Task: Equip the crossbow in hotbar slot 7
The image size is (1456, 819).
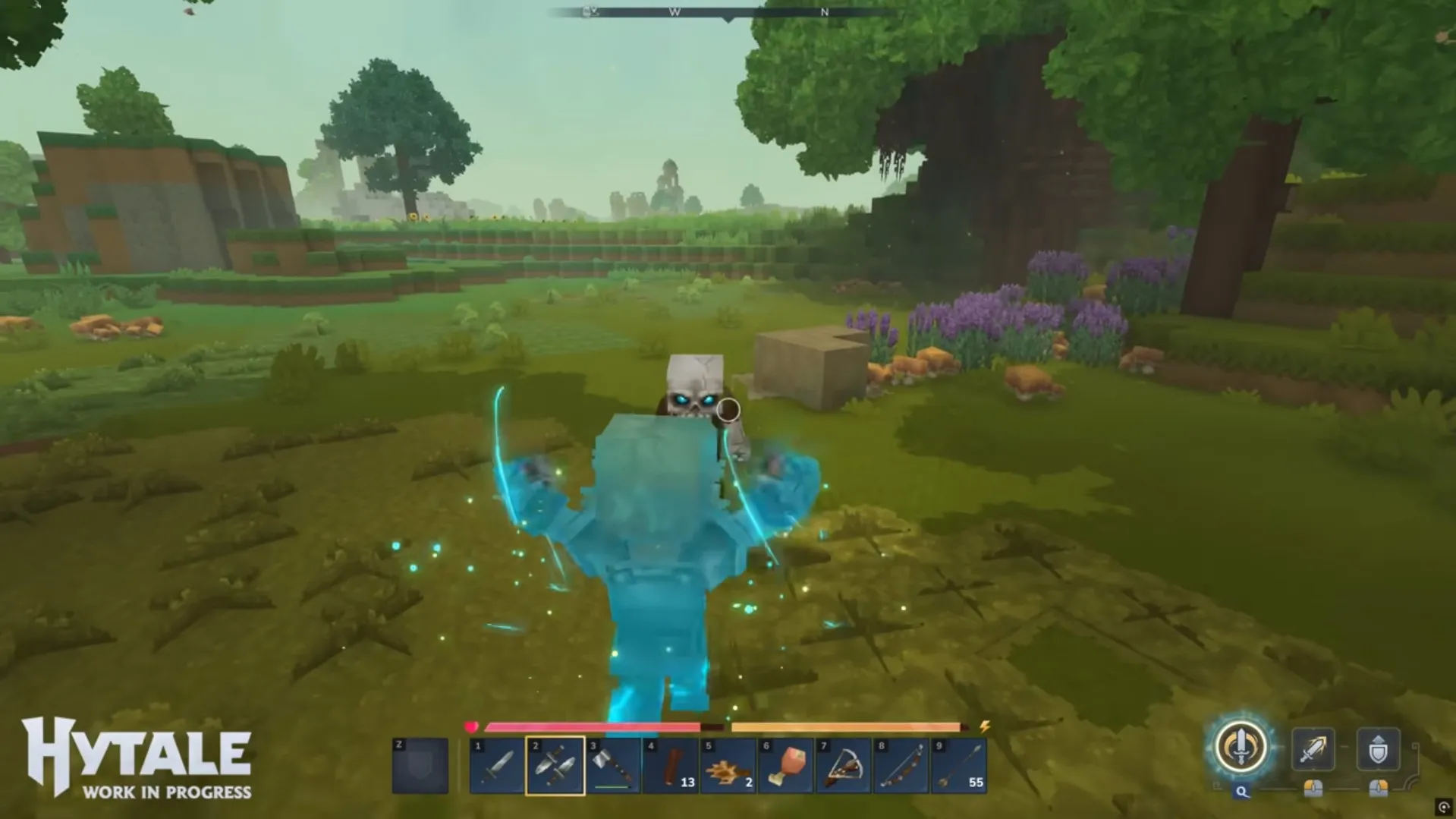Action: pos(844,766)
